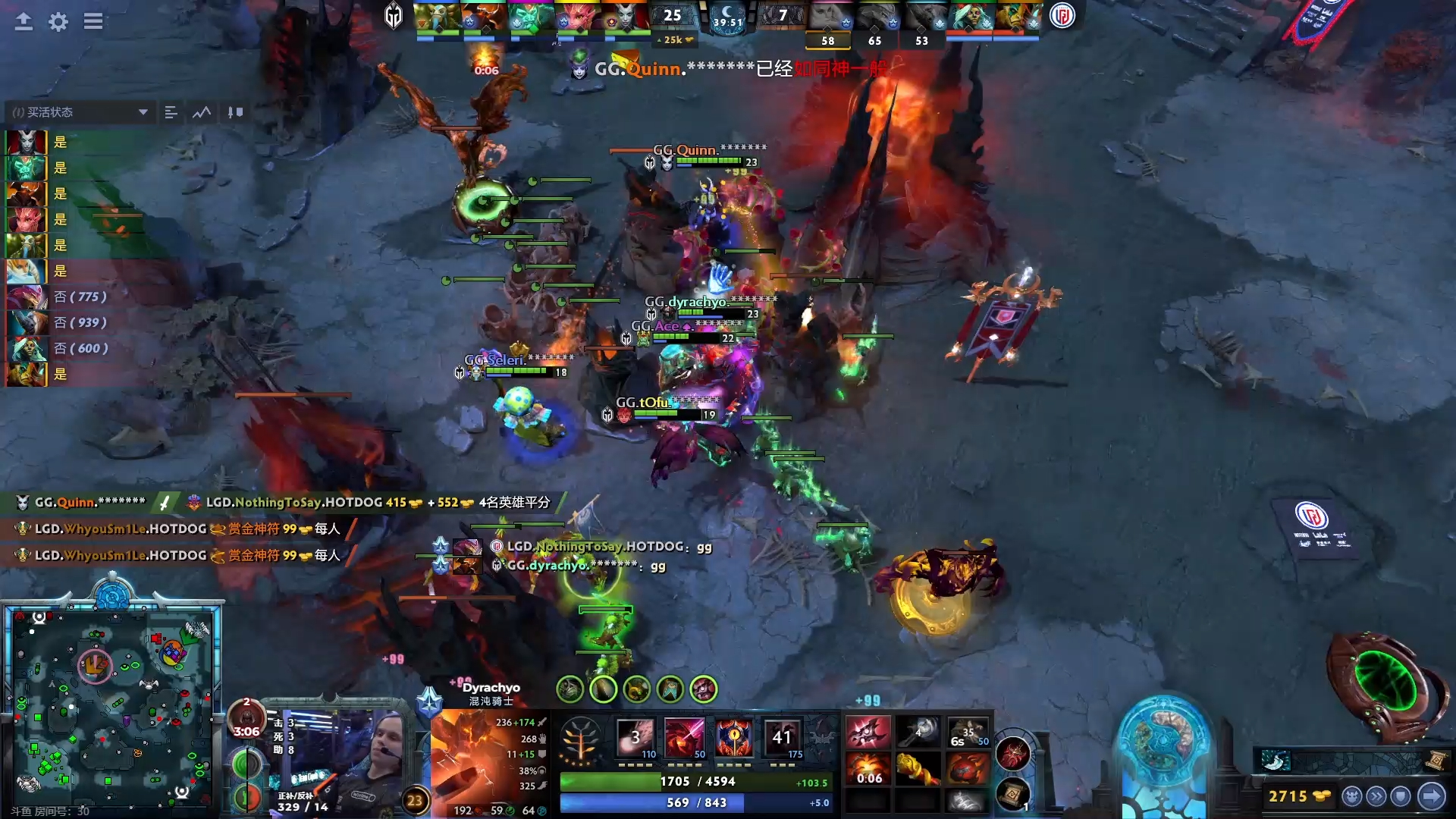Click the upload arrow dashboard button

click(24, 22)
